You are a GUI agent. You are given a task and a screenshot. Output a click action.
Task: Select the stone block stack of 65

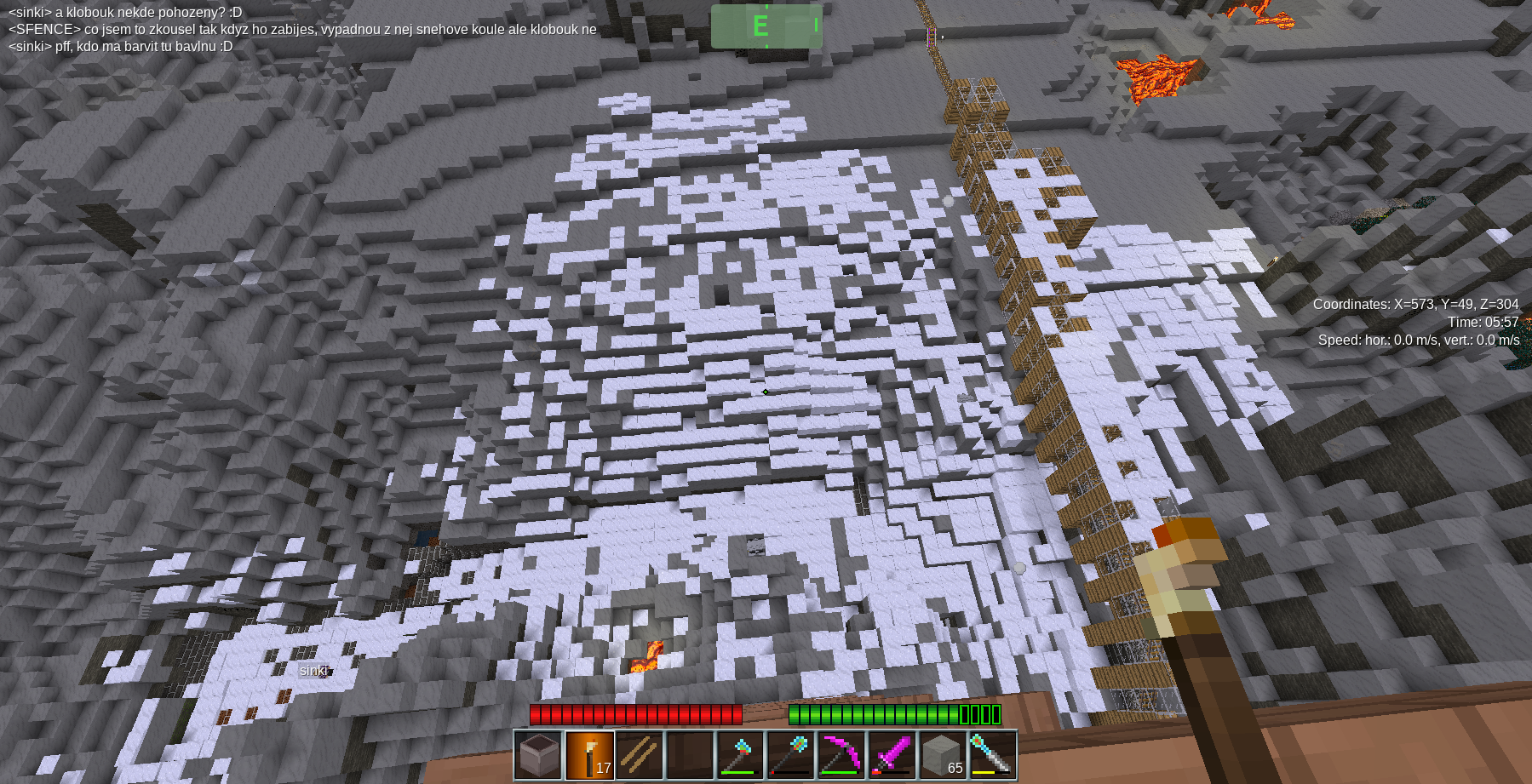(942, 755)
